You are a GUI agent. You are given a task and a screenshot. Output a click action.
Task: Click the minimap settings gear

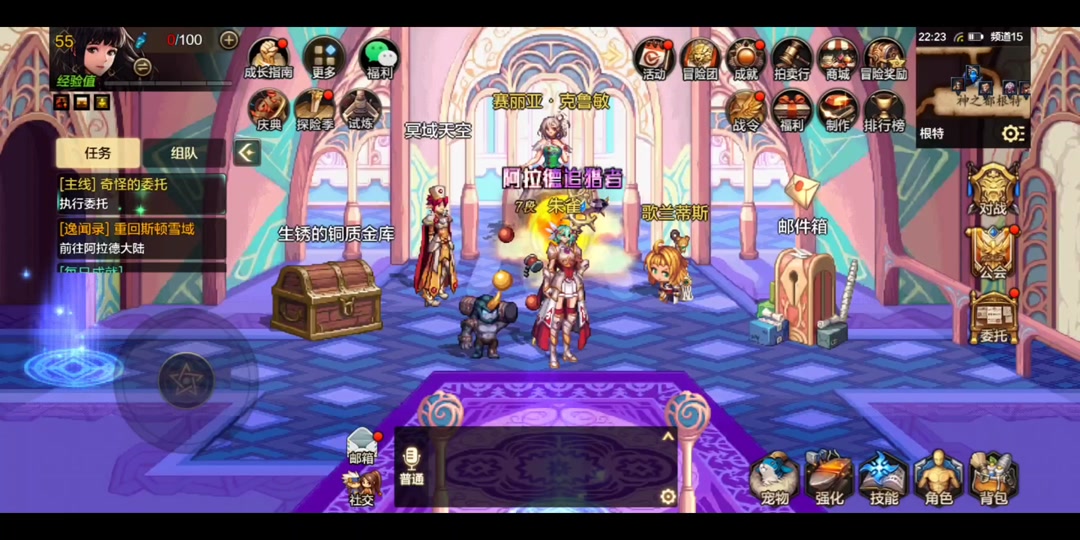tap(1013, 134)
